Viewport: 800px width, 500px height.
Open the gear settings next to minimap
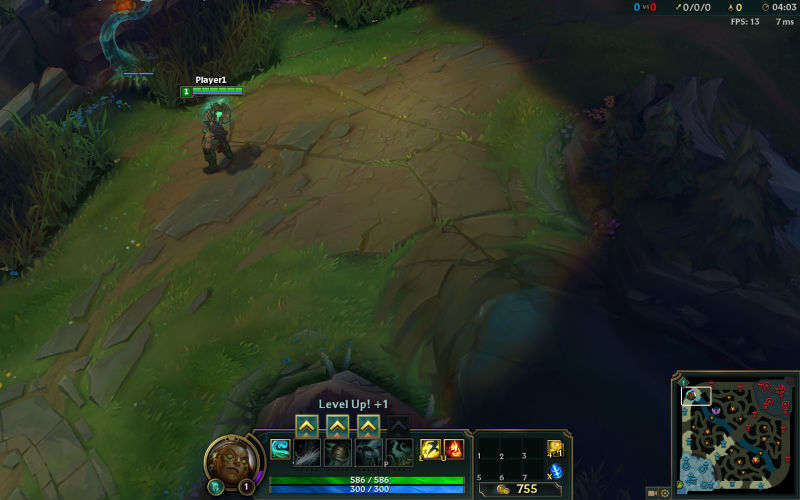coord(666,493)
